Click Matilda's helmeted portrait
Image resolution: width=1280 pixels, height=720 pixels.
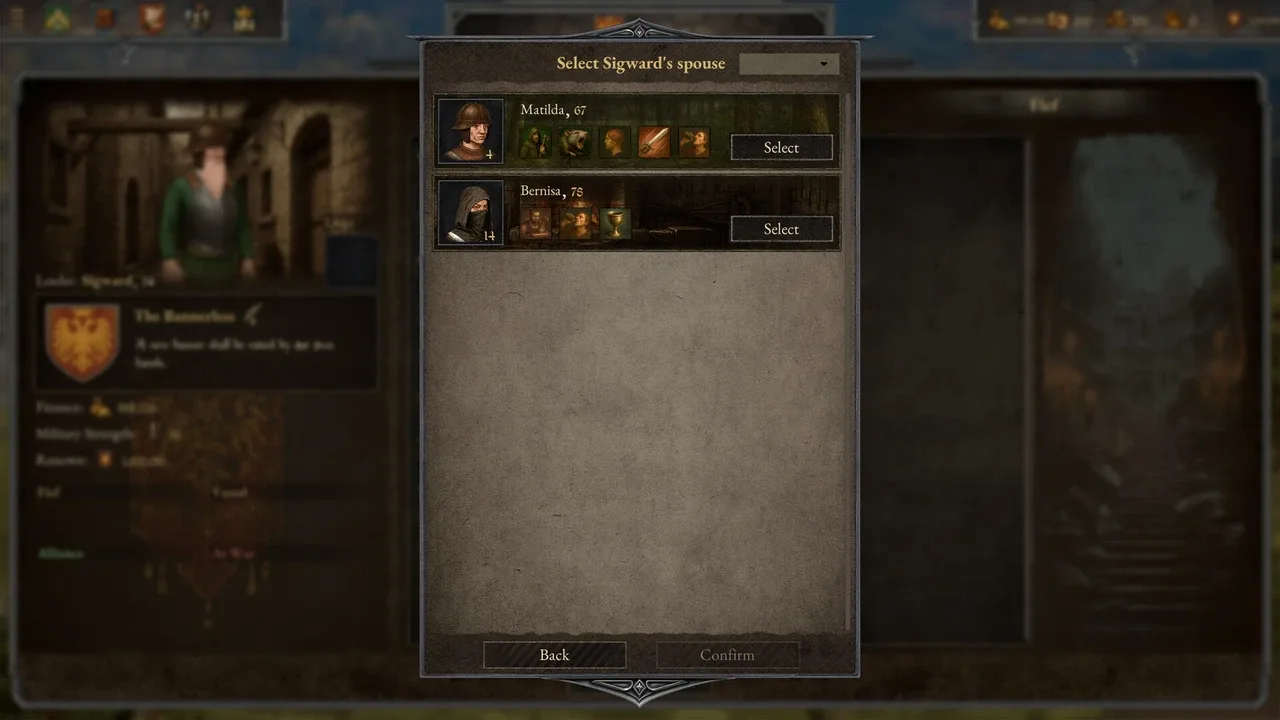[470, 131]
